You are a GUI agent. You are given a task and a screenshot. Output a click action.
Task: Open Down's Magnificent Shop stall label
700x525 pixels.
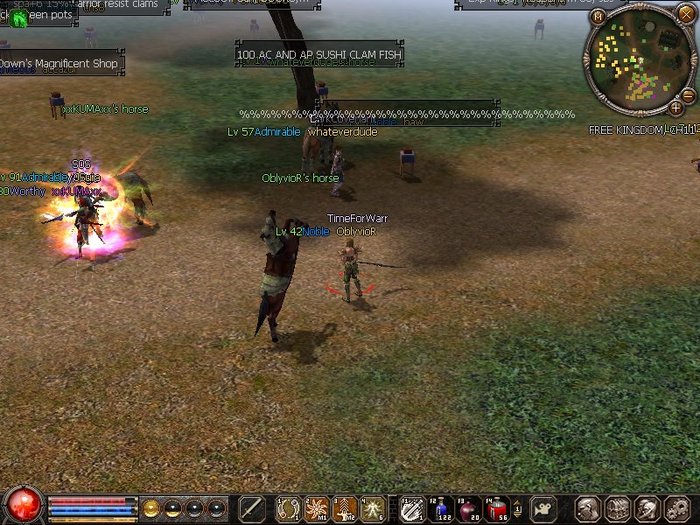pos(60,64)
